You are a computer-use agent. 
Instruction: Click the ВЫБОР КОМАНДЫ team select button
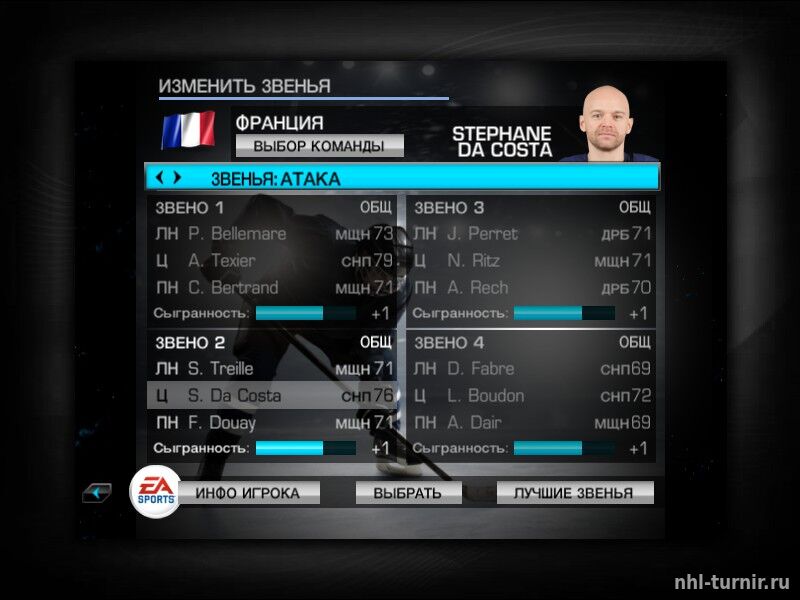[319, 146]
